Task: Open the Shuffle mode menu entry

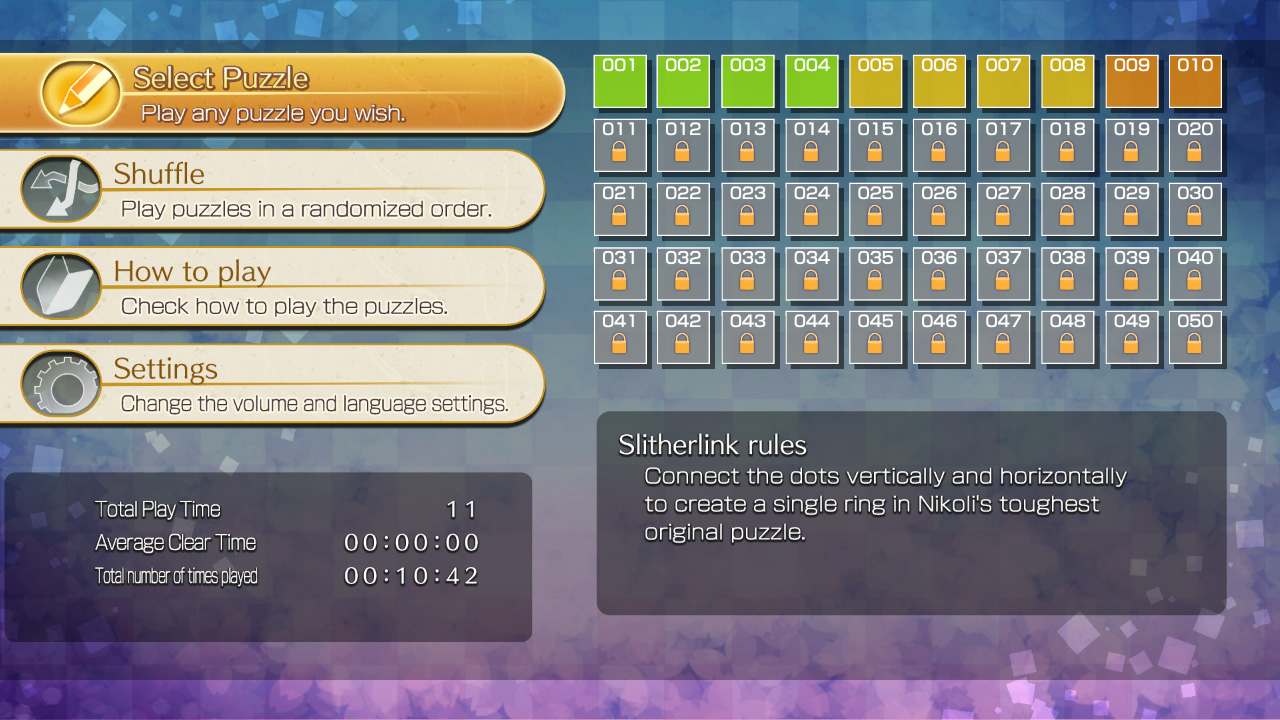Action: point(280,190)
